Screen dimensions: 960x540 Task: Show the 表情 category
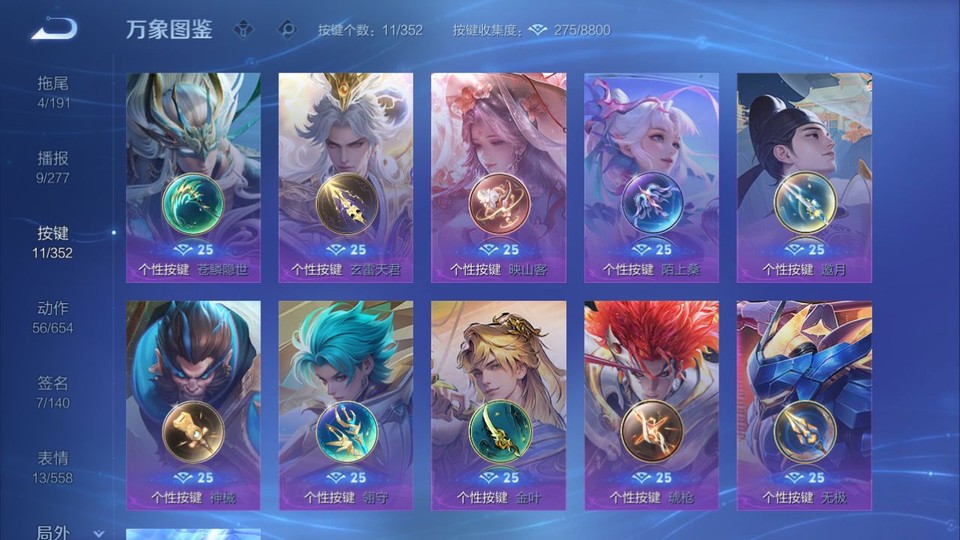tap(54, 467)
